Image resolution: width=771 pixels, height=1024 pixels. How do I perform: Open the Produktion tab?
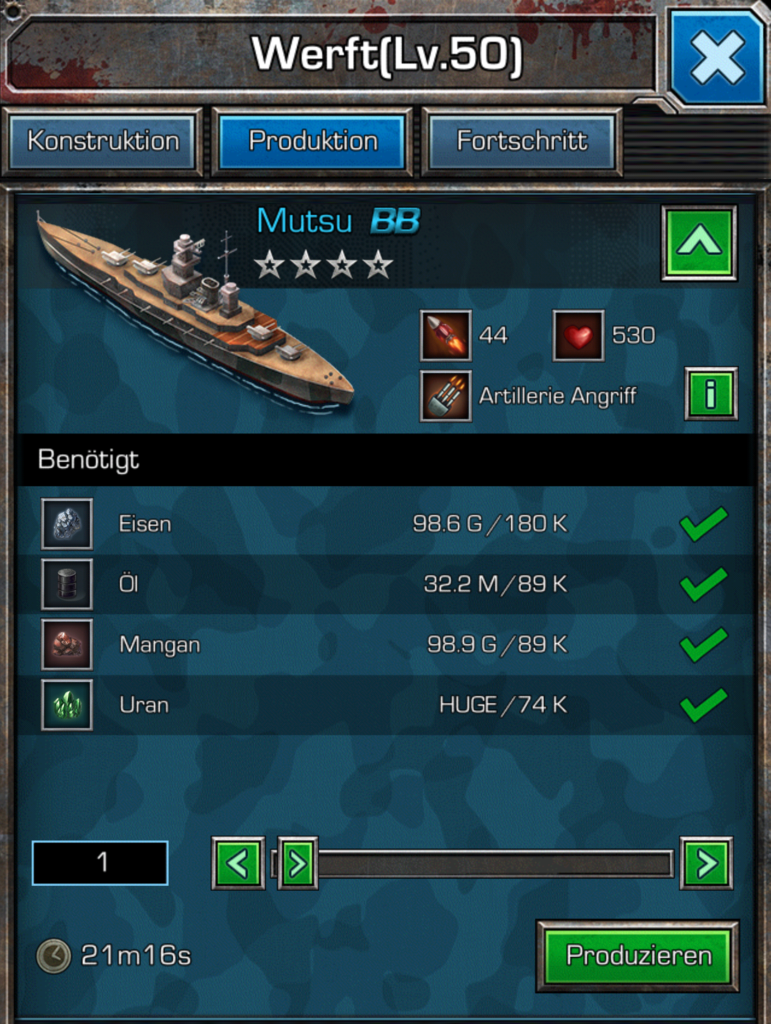(313, 141)
